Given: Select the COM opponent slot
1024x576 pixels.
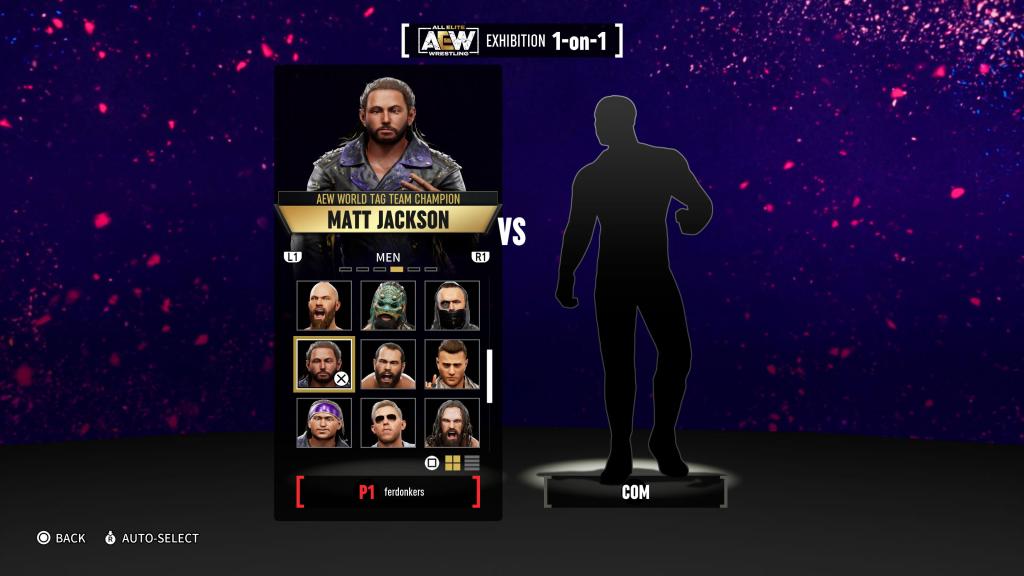Looking at the screenshot, I should point(635,492).
